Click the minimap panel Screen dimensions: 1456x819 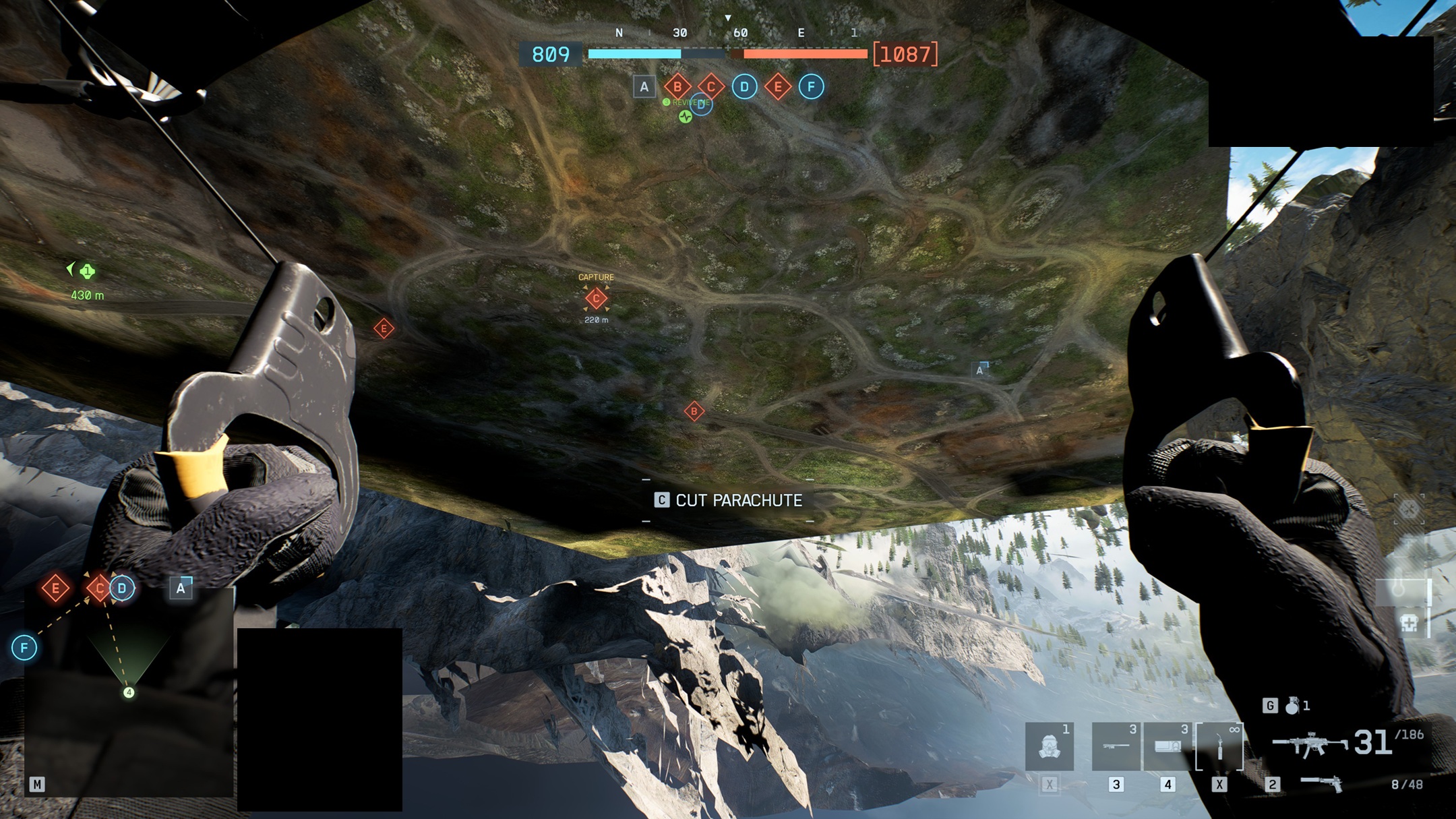tap(129, 694)
